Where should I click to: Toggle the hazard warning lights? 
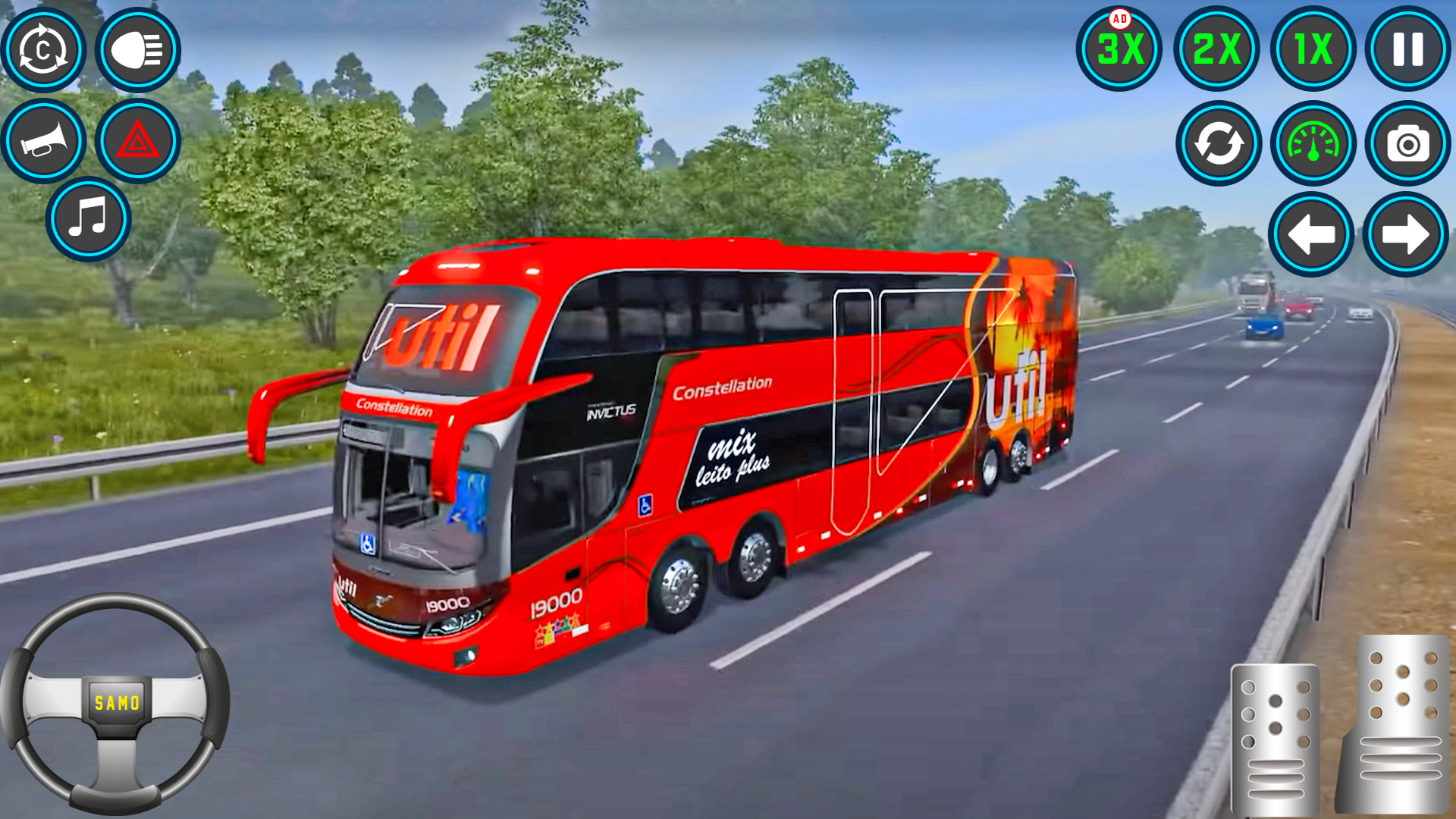(x=136, y=140)
